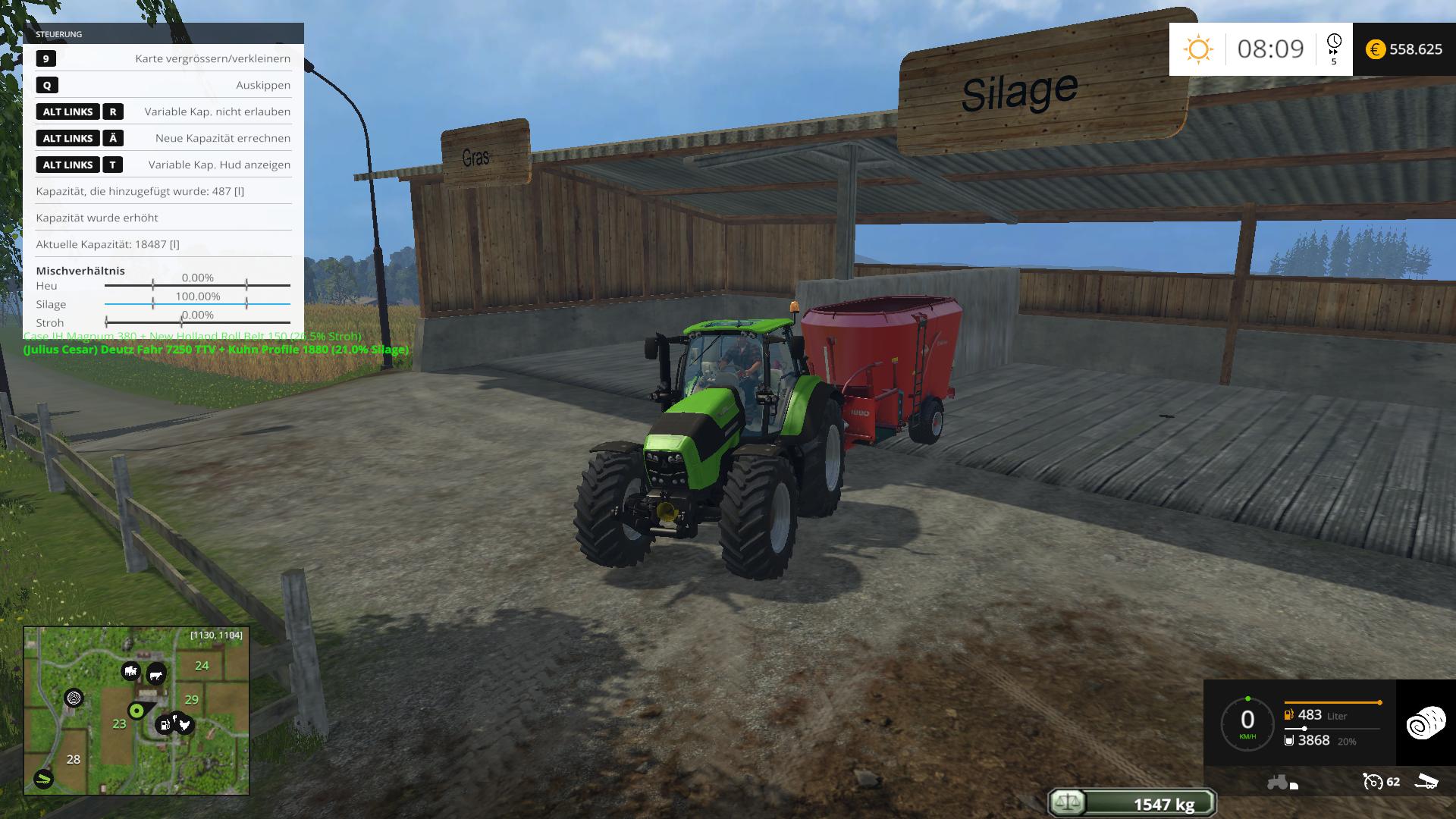
Task: Select the round bale fill type icon
Action: click(x=1426, y=723)
